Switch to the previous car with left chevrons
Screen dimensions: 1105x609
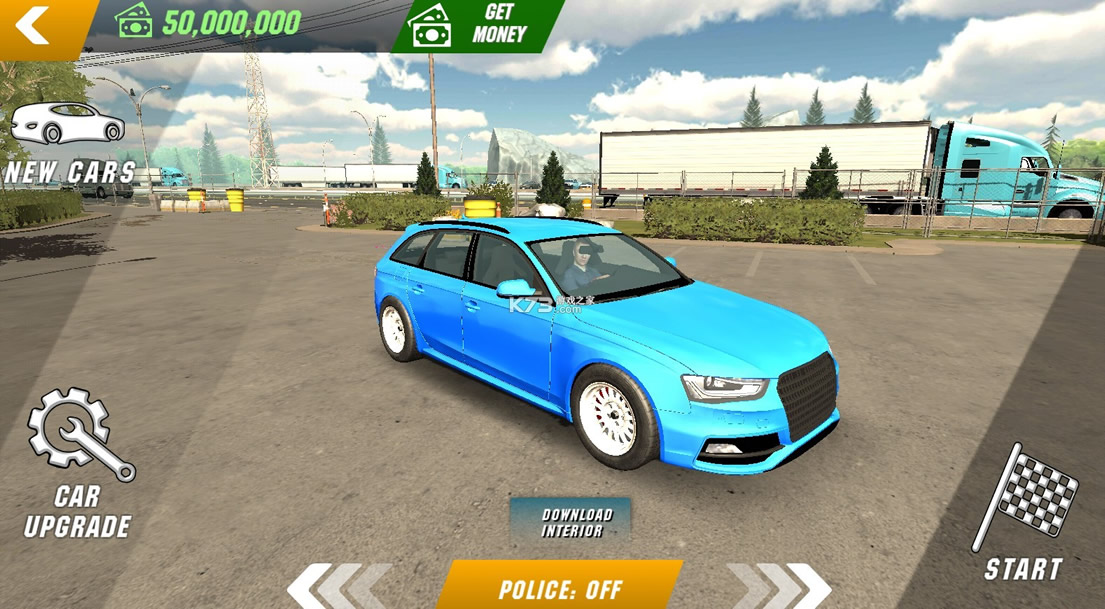[x=338, y=586]
